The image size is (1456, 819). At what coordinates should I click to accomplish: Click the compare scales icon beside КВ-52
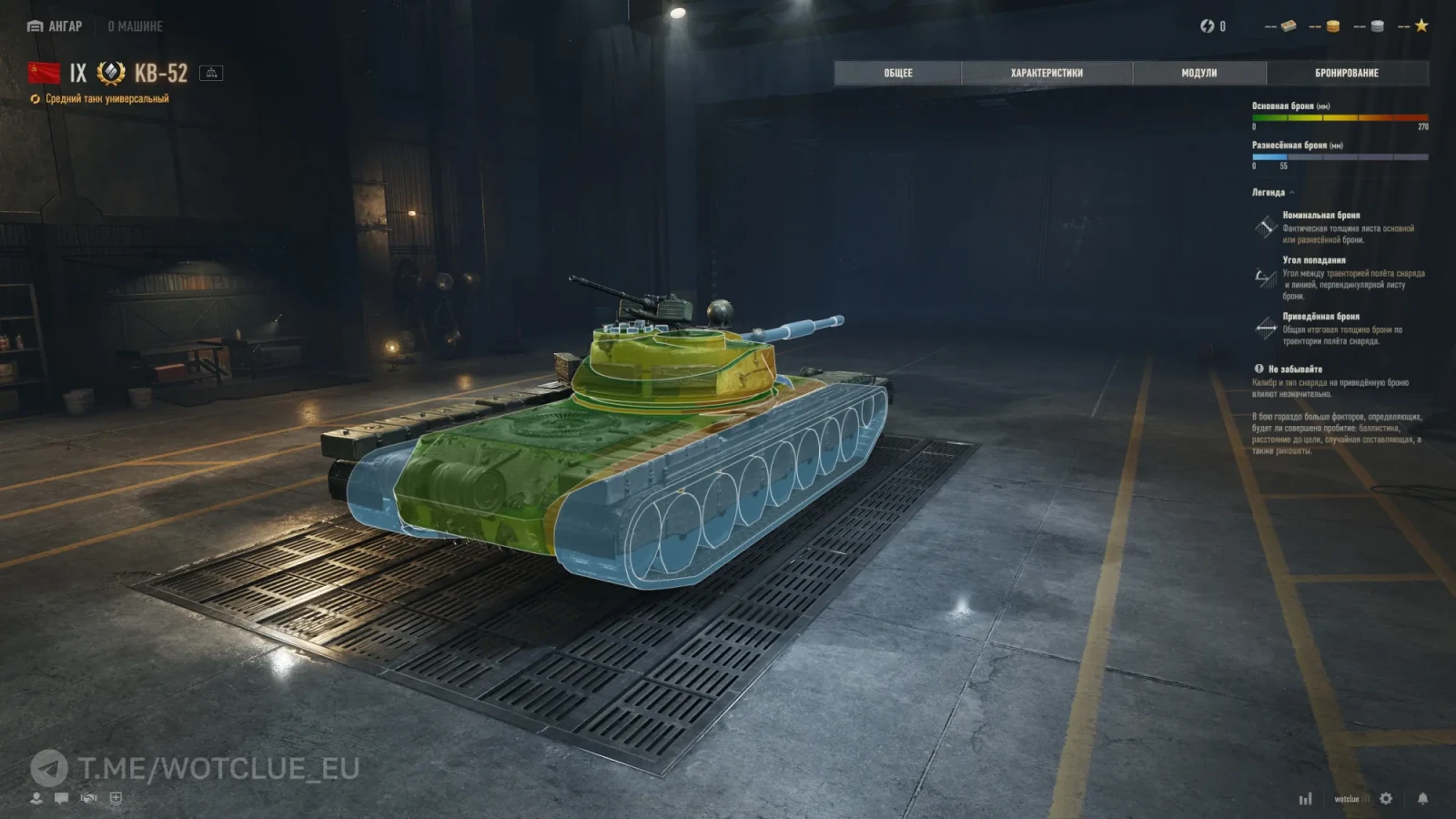tap(211, 73)
